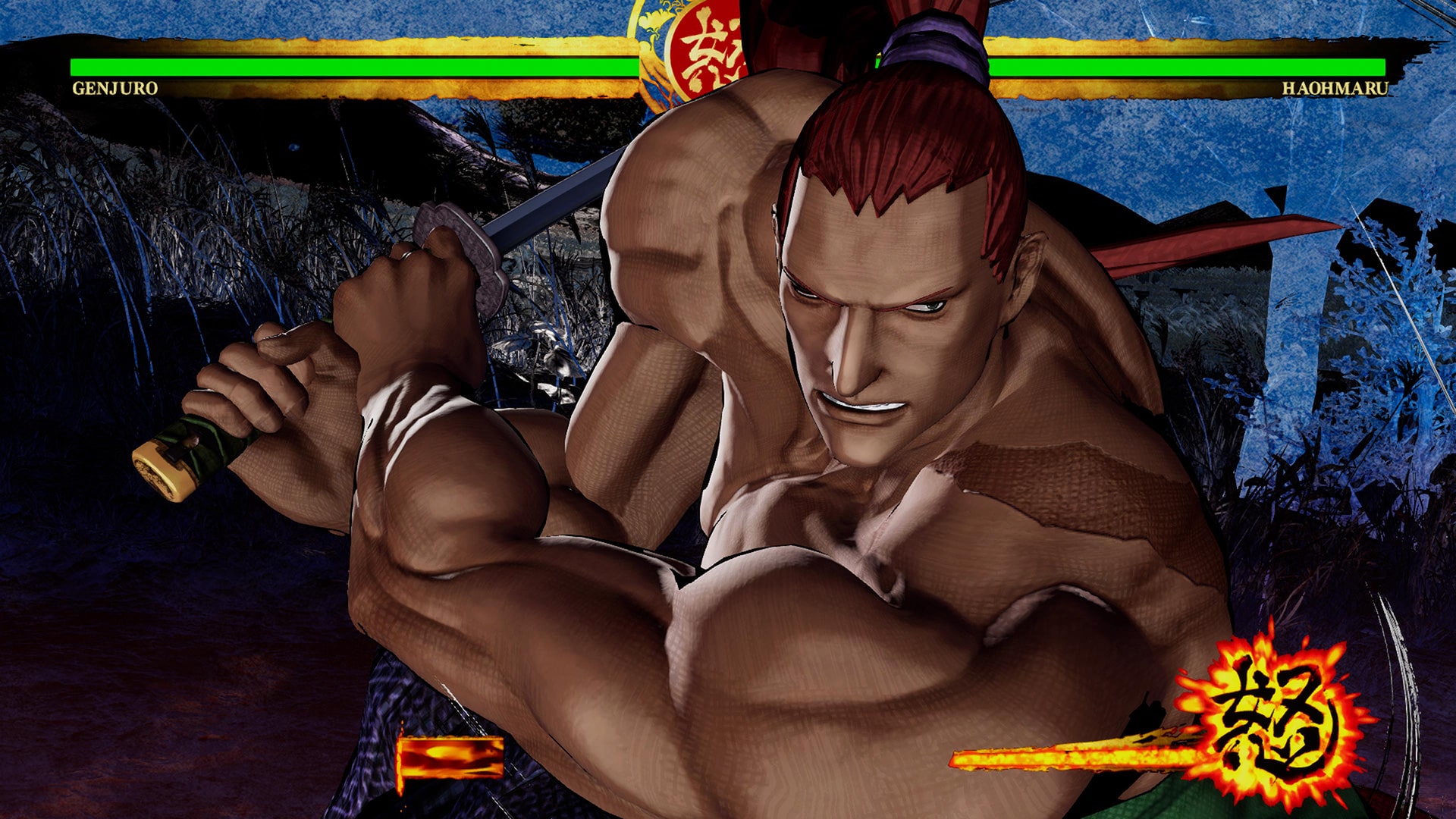Image resolution: width=1456 pixels, height=819 pixels.
Task: Select the GENJURO name label
Action: pos(115,89)
